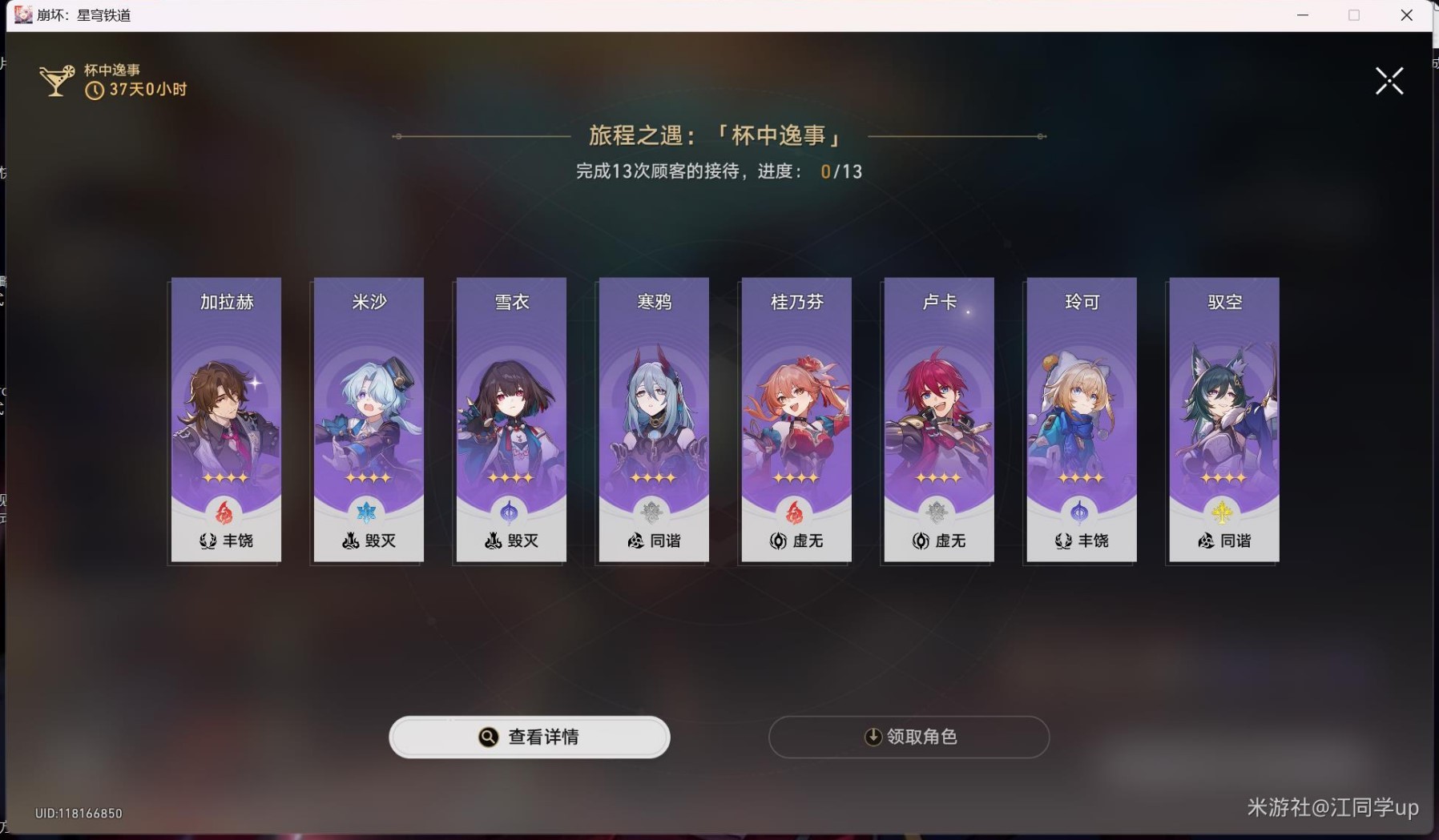Select the 雪衣 character card
1439x840 pixels.
tap(510, 419)
